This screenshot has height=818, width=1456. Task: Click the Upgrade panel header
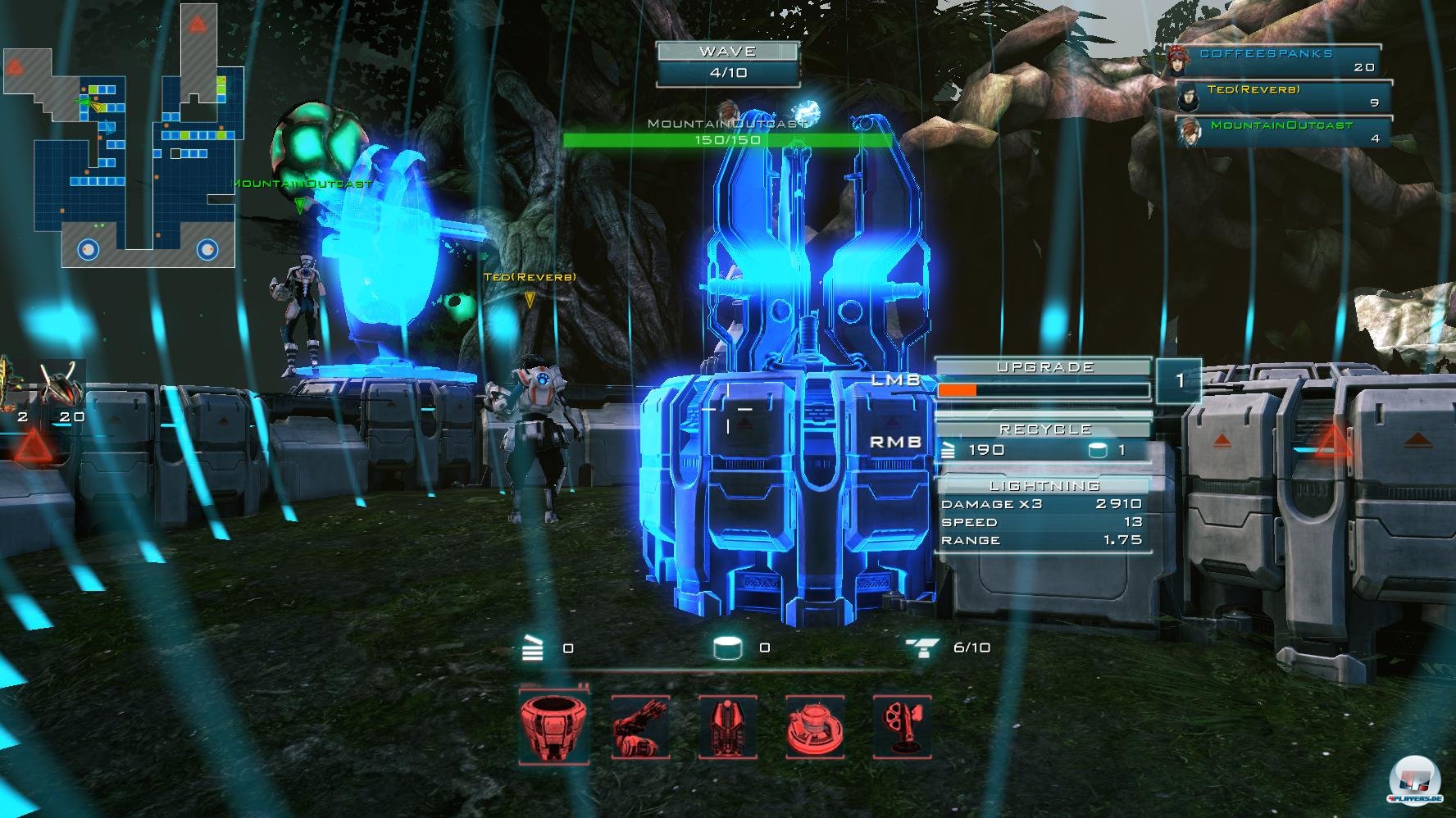coord(1044,367)
